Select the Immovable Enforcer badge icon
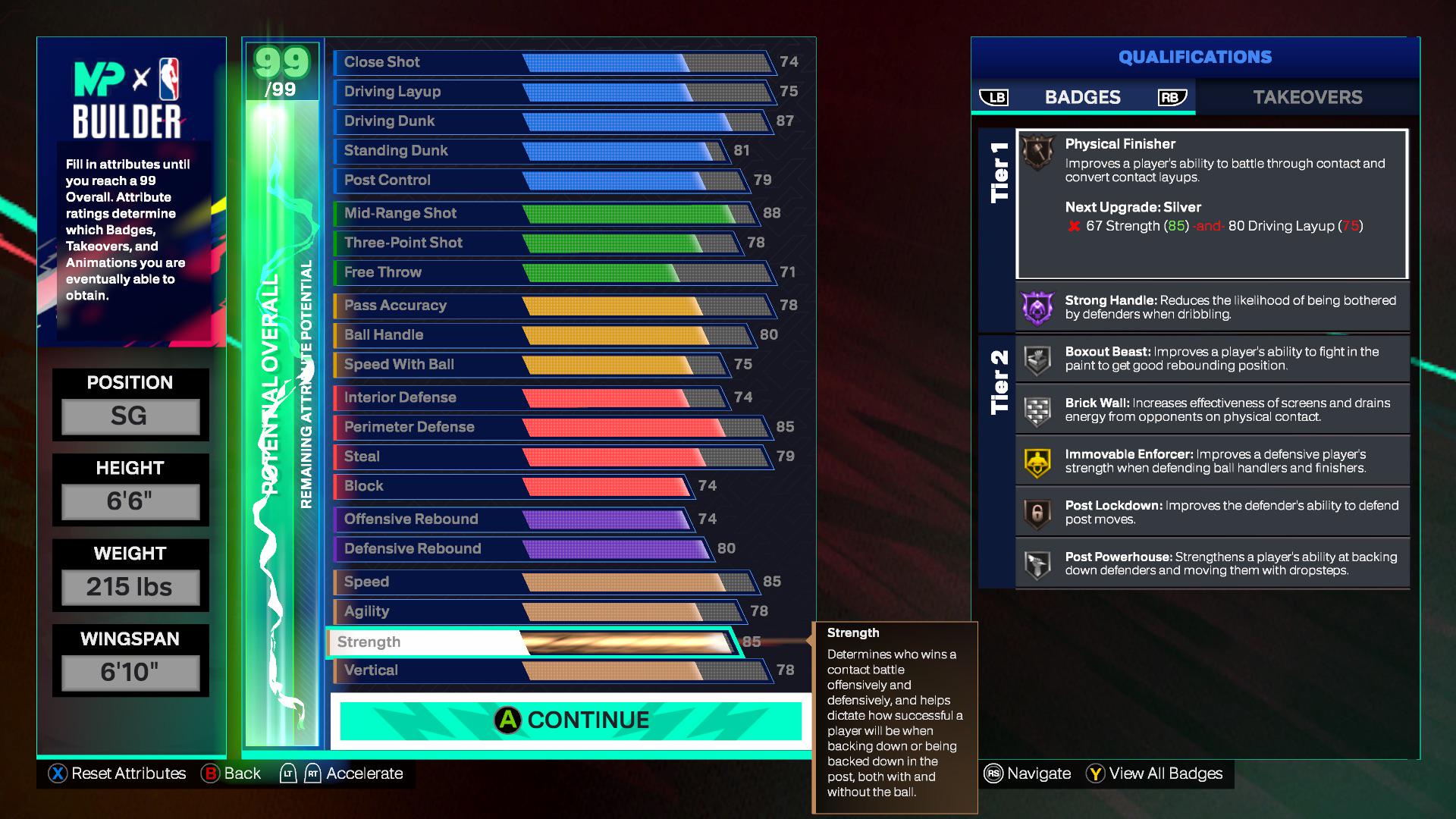Image resolution: width=1456 pixels, height=819 pixels. (x=1037, y=460)
